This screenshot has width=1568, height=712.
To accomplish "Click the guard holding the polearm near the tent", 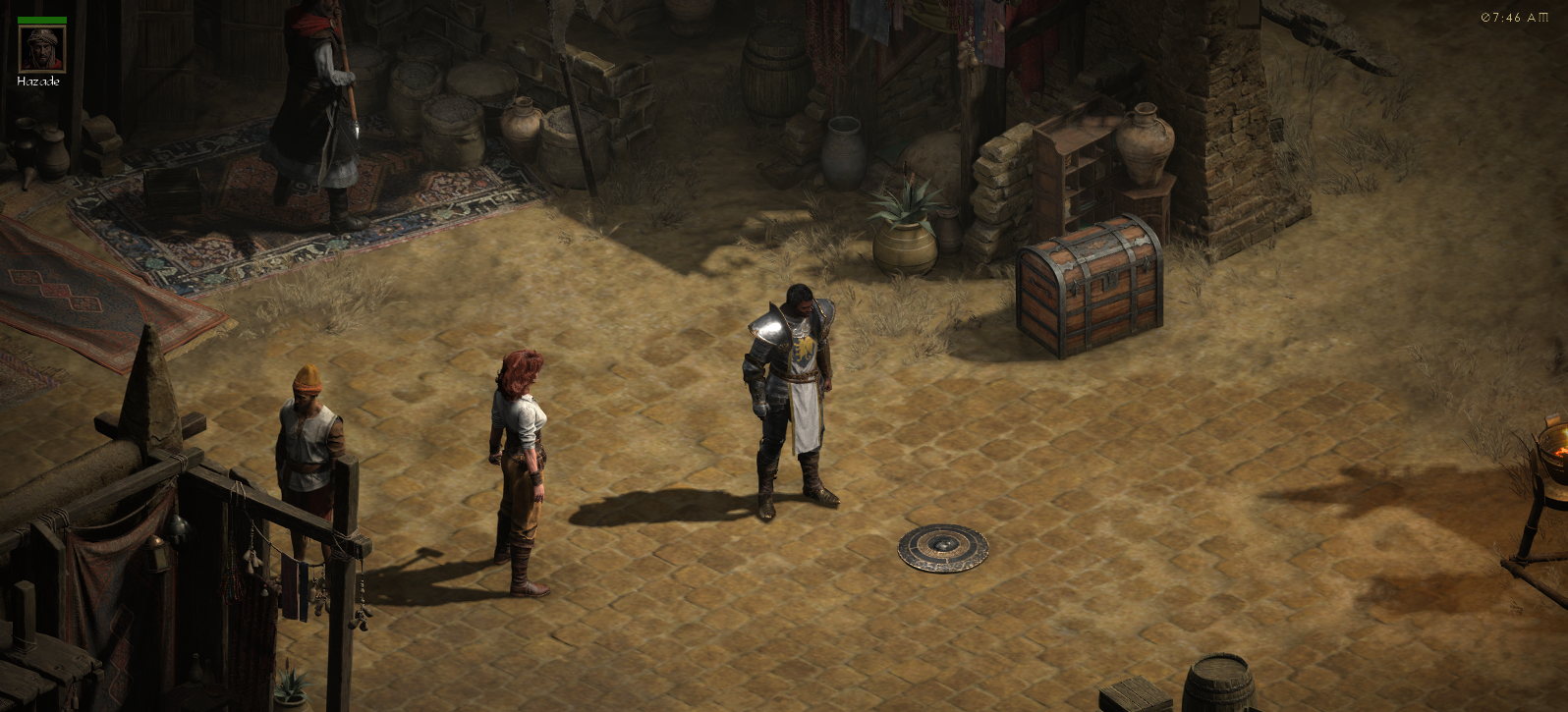I will point(316,108).
